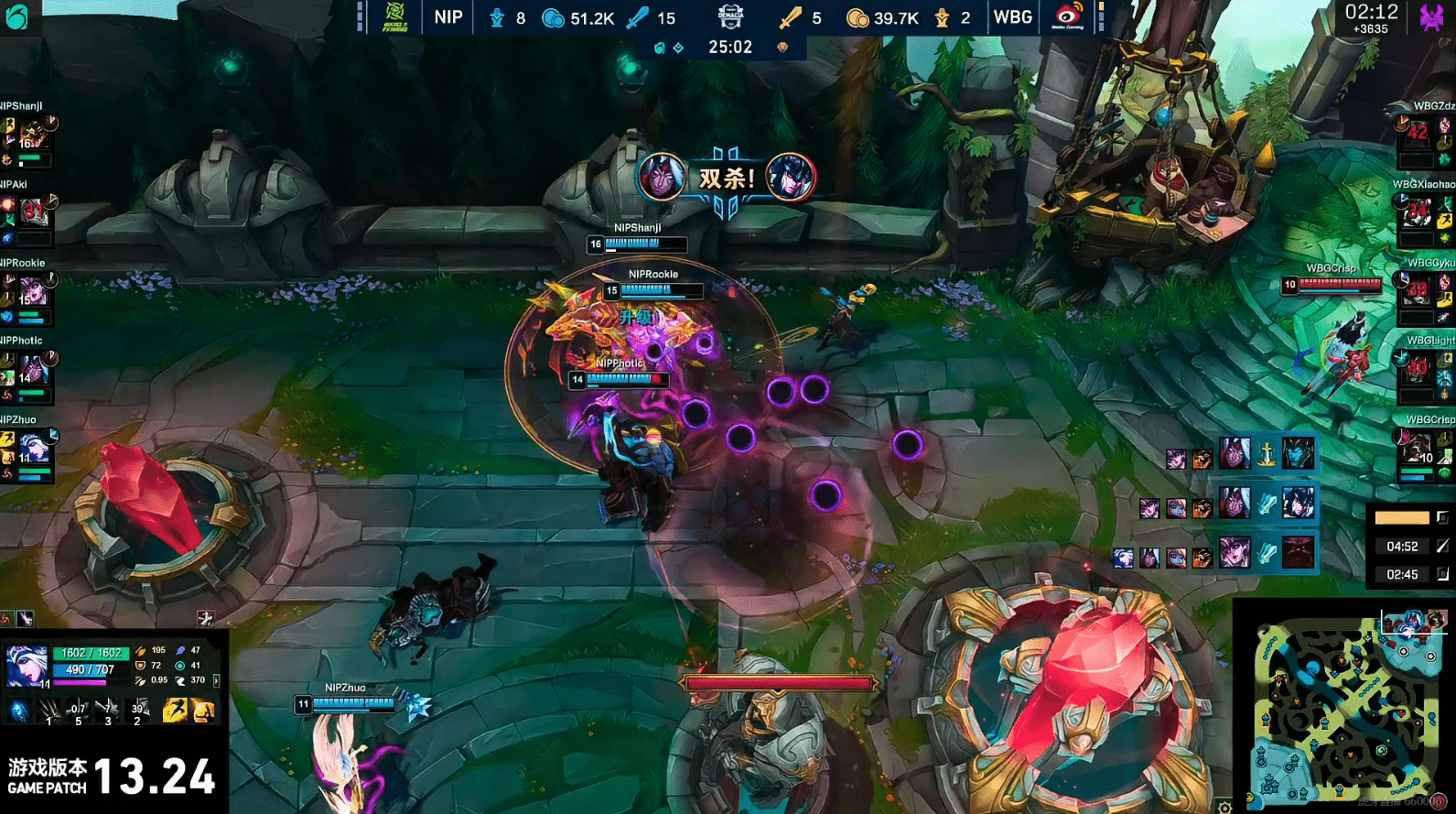Select NIPAki's player portrait
The width and height of the screenshot is (1456, 814).
tap(33, 213)
